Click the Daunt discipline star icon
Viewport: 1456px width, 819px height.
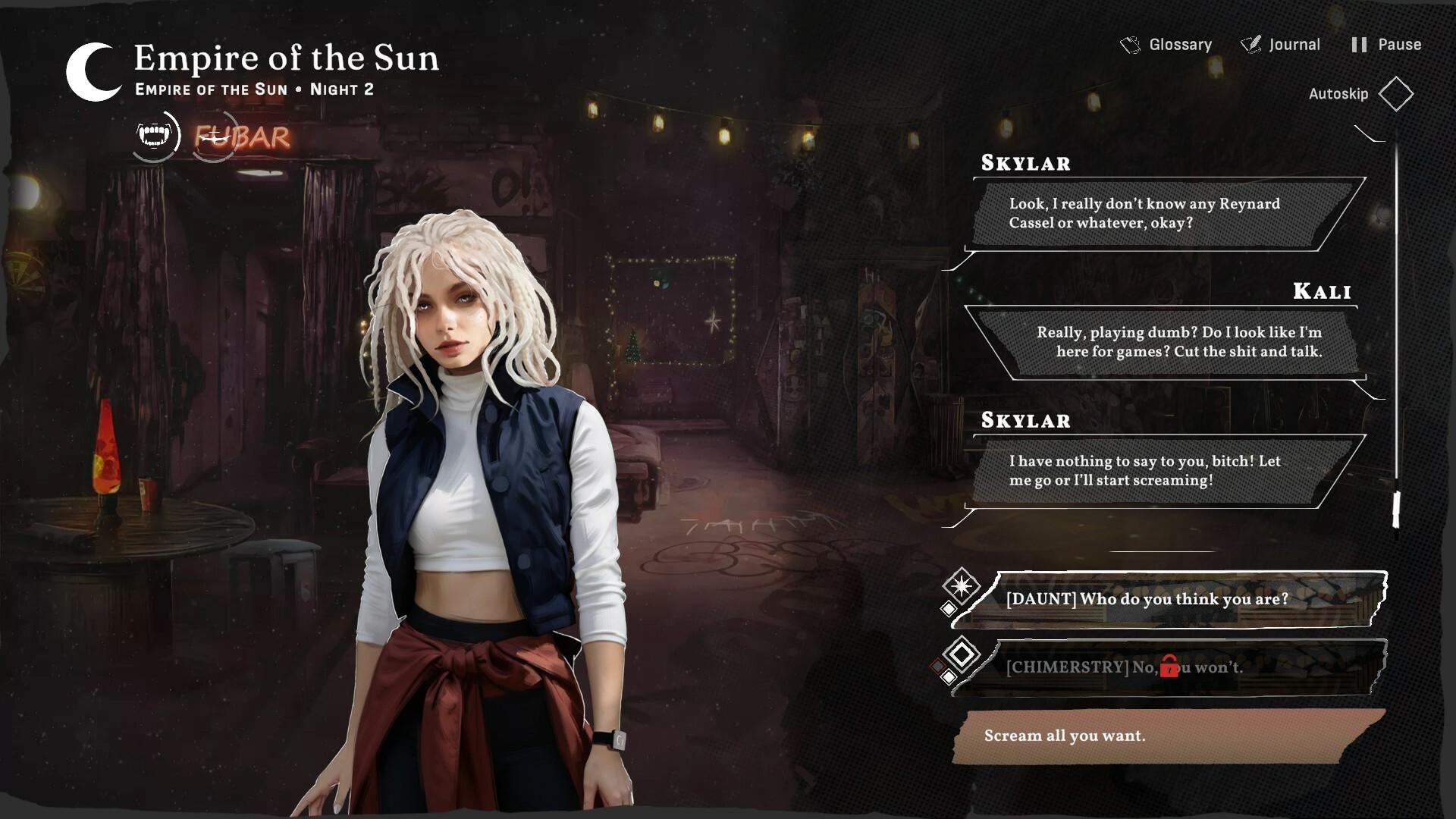(961, 585)
